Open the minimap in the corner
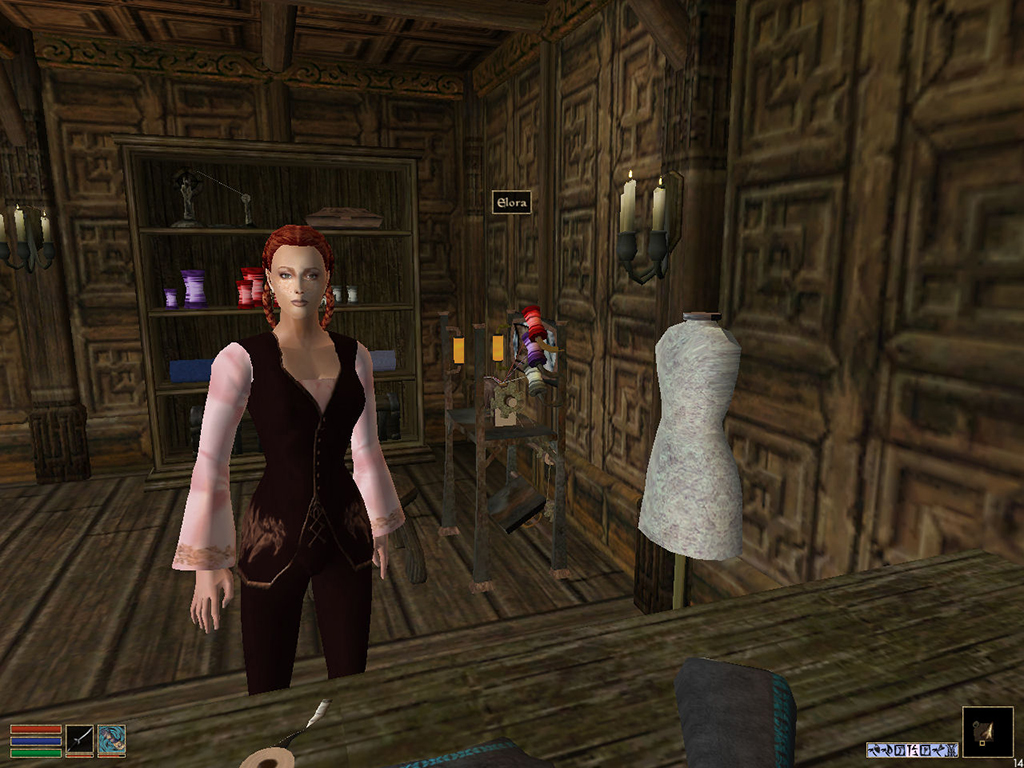The width and height of the screenshot is (1024, 768). (987, 732)
